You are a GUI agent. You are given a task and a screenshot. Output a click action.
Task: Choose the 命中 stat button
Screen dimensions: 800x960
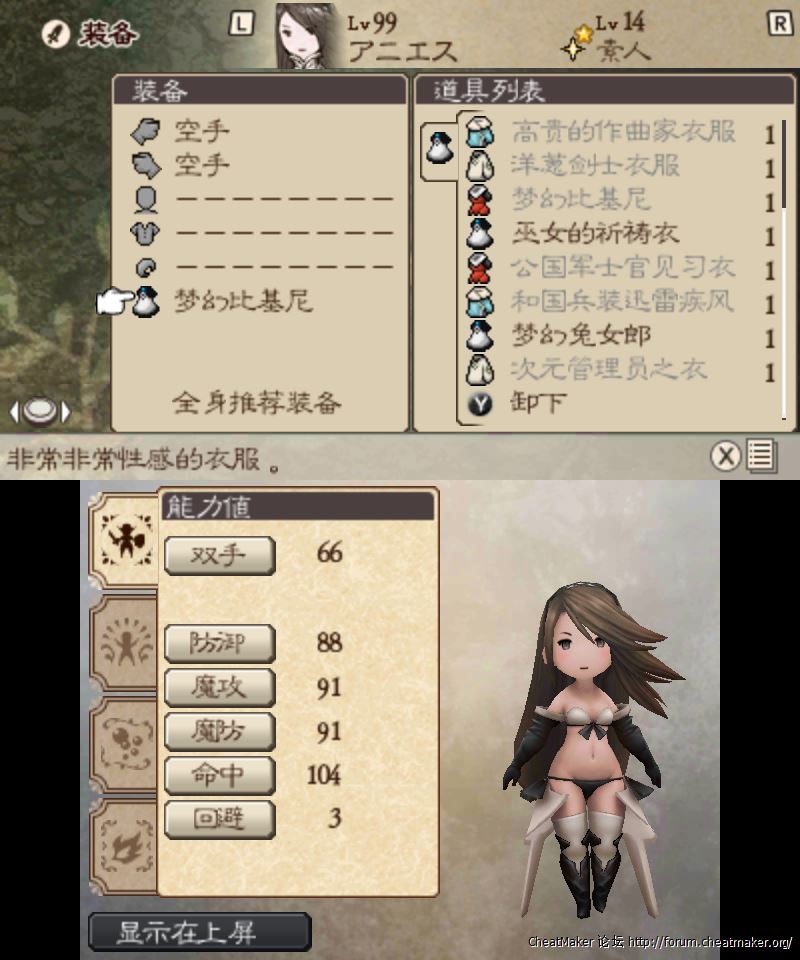(x=219, y=775)
